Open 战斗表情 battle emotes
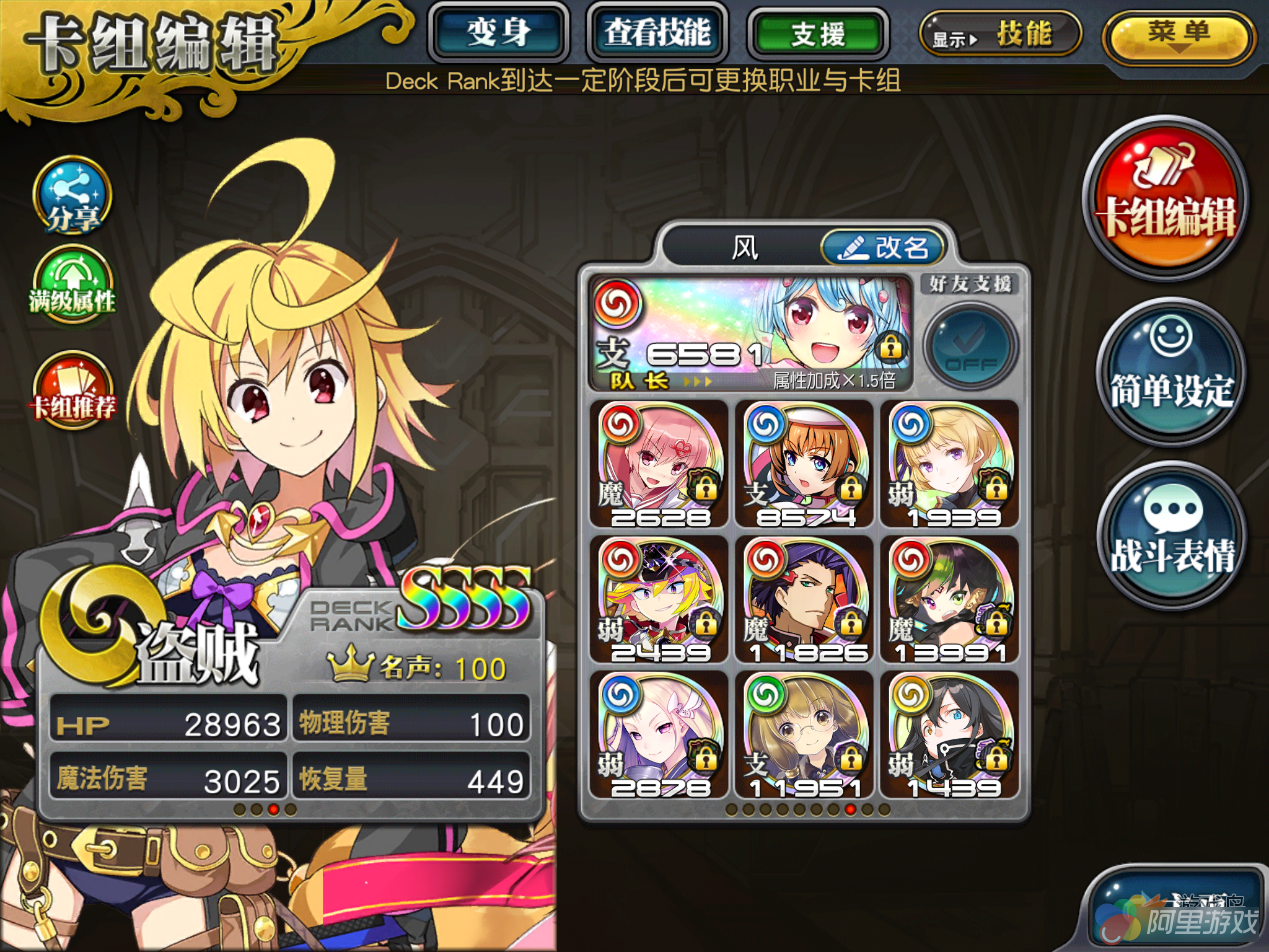Screen dimensions: 1269x952 pos(1171,535)
